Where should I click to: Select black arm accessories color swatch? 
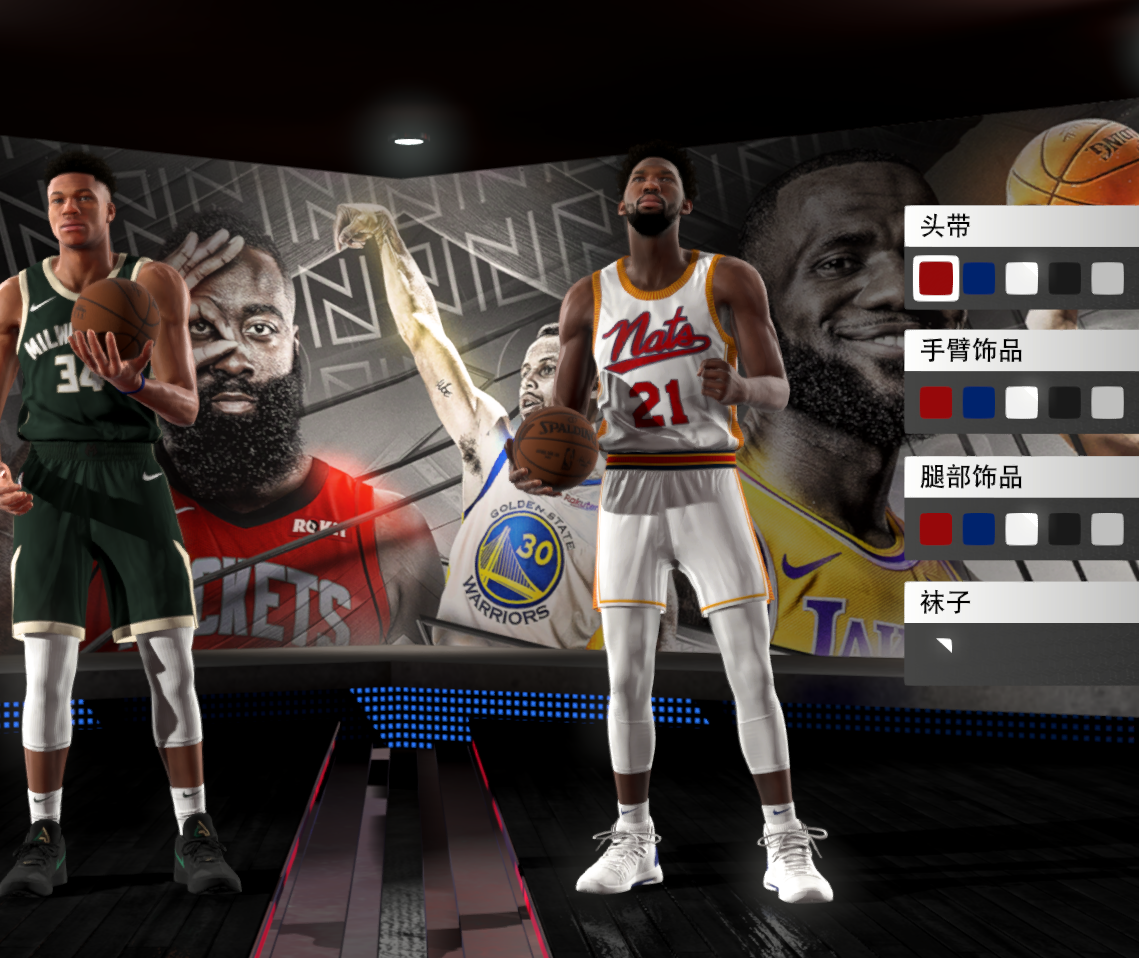pos(1065,403)
